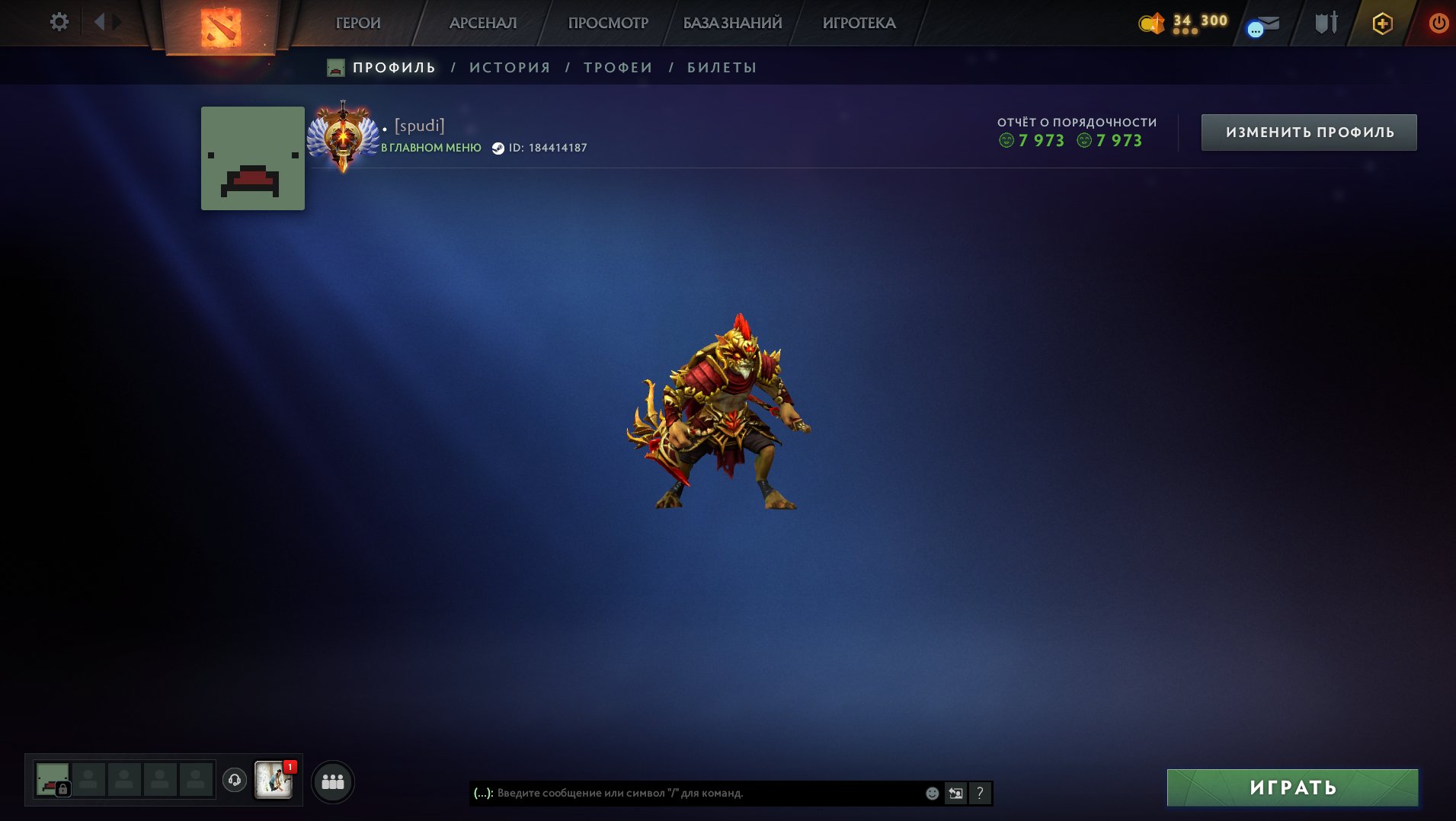Open the shard currency balance menu
Image resolution: width=1456 pixels, height=821 pixels.
click(x=1151, y=23)
